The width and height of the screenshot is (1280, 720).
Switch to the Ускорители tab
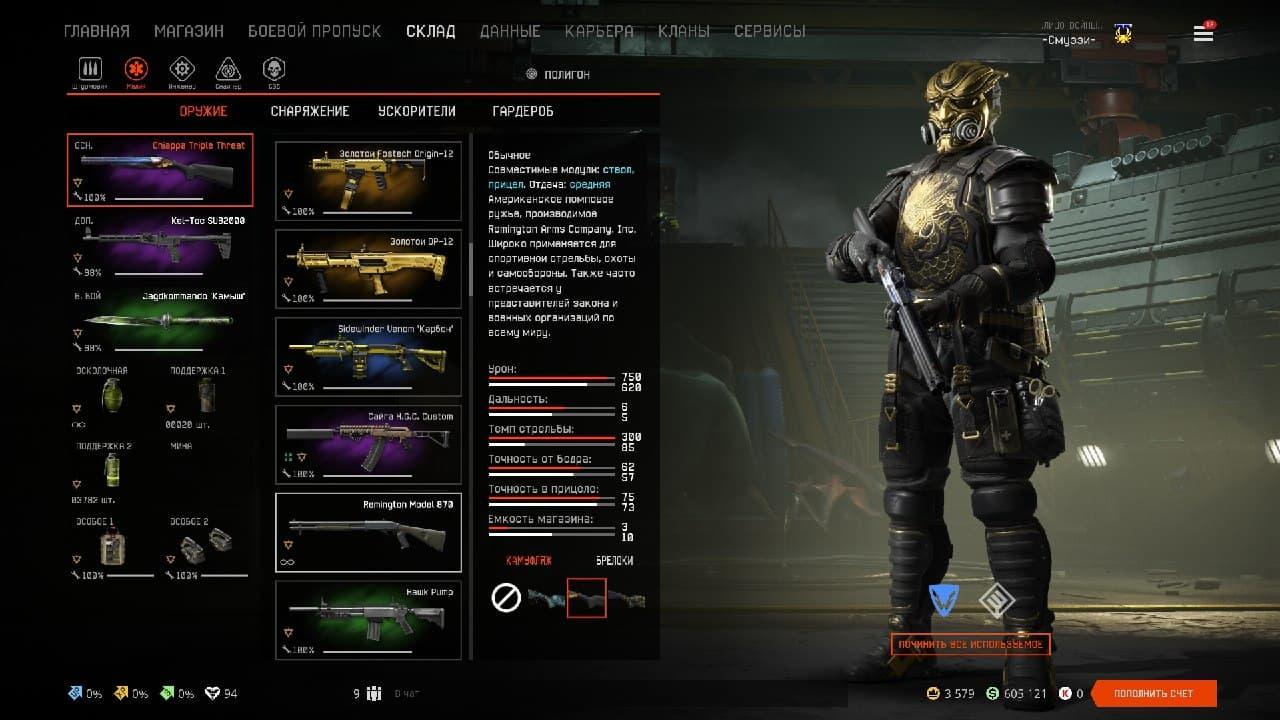[x=417, y=111]
